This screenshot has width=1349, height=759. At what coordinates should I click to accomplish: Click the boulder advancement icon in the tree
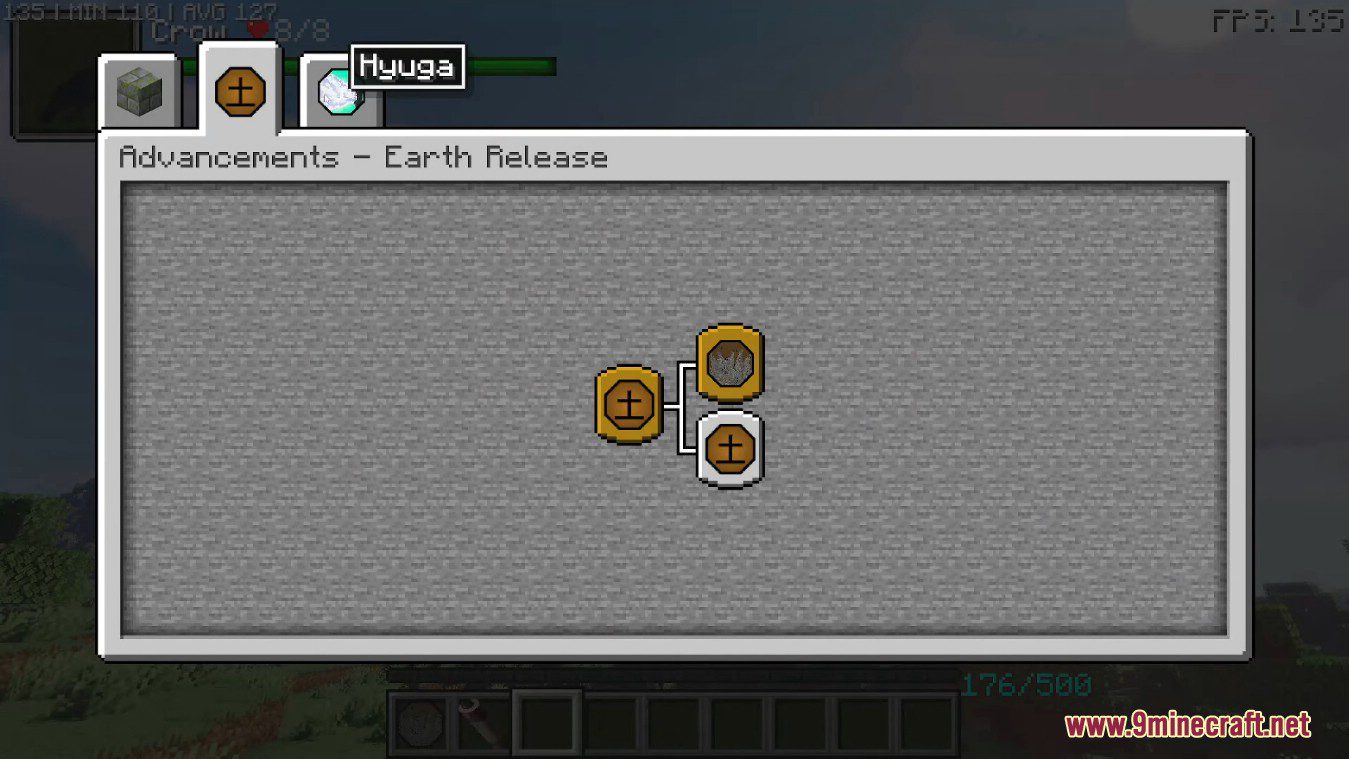(729, 363)
